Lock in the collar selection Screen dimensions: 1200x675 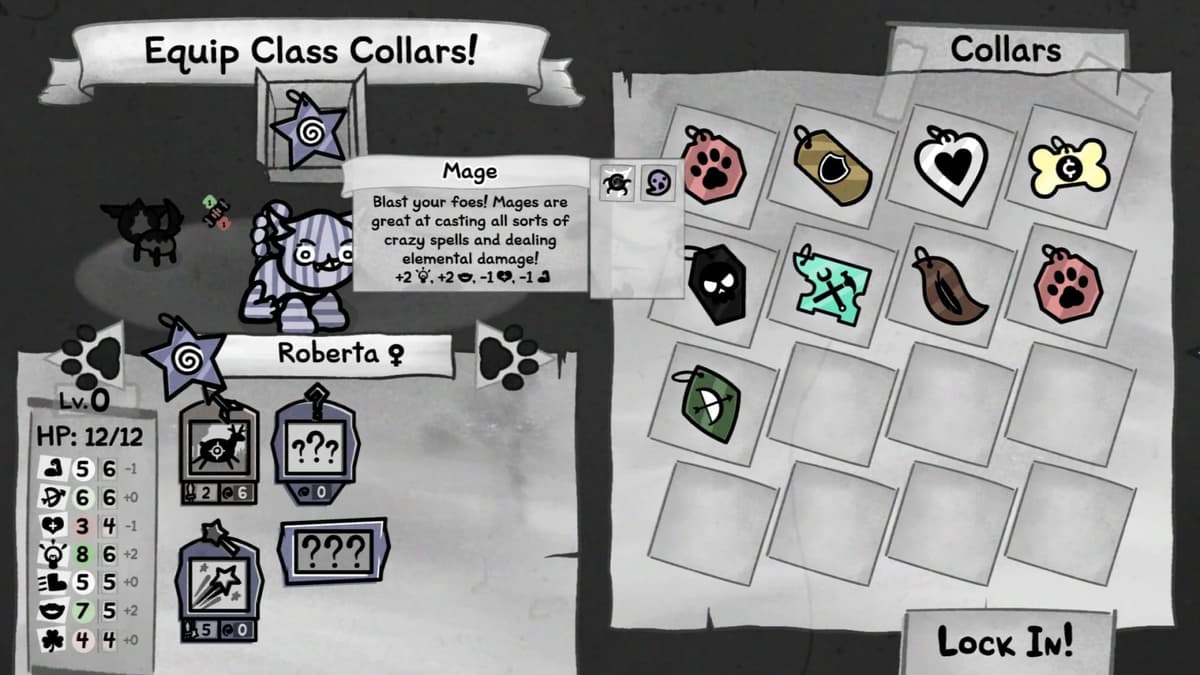point(1006,641)
